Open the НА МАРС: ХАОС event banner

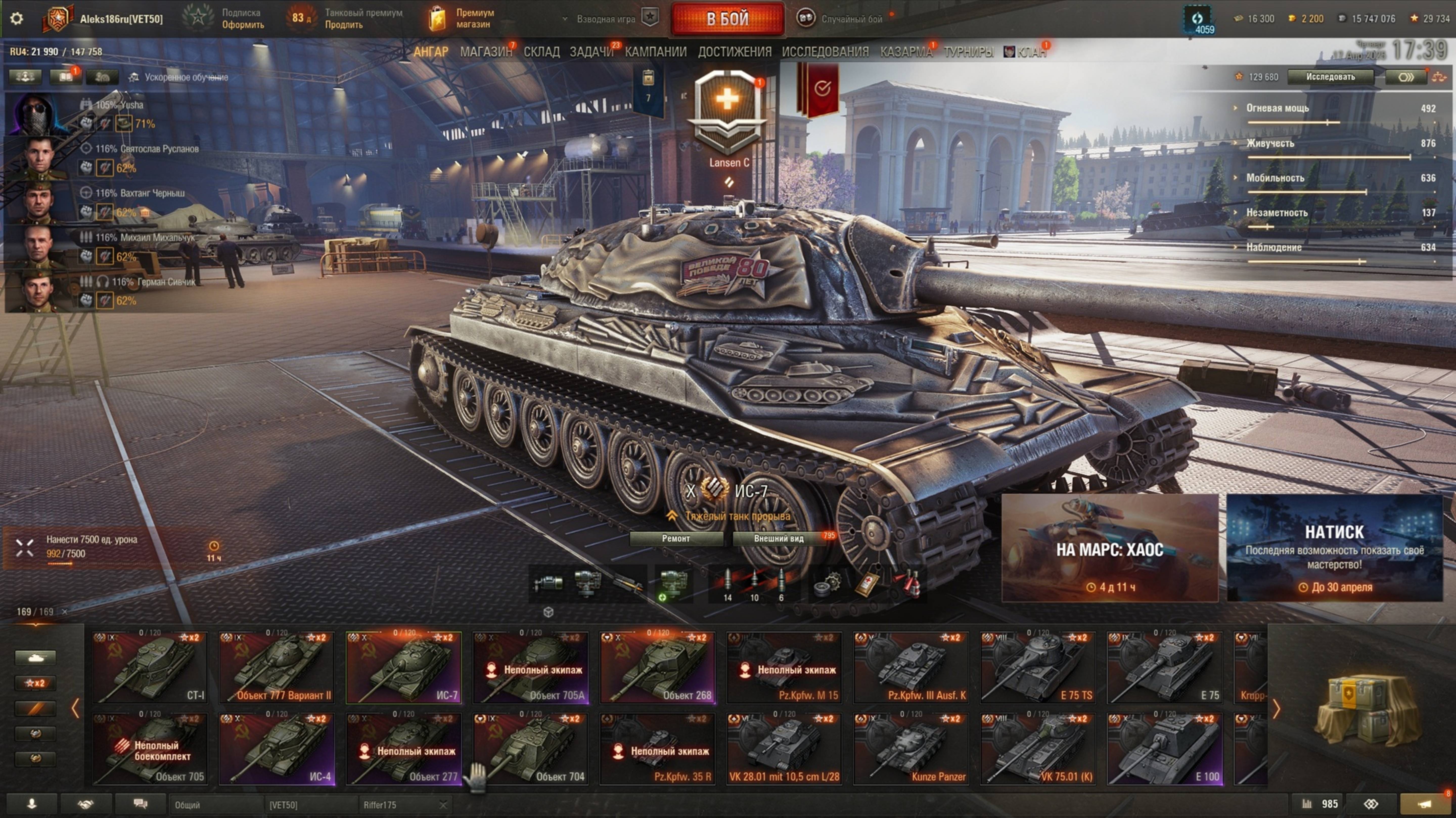click(1109, 548)
